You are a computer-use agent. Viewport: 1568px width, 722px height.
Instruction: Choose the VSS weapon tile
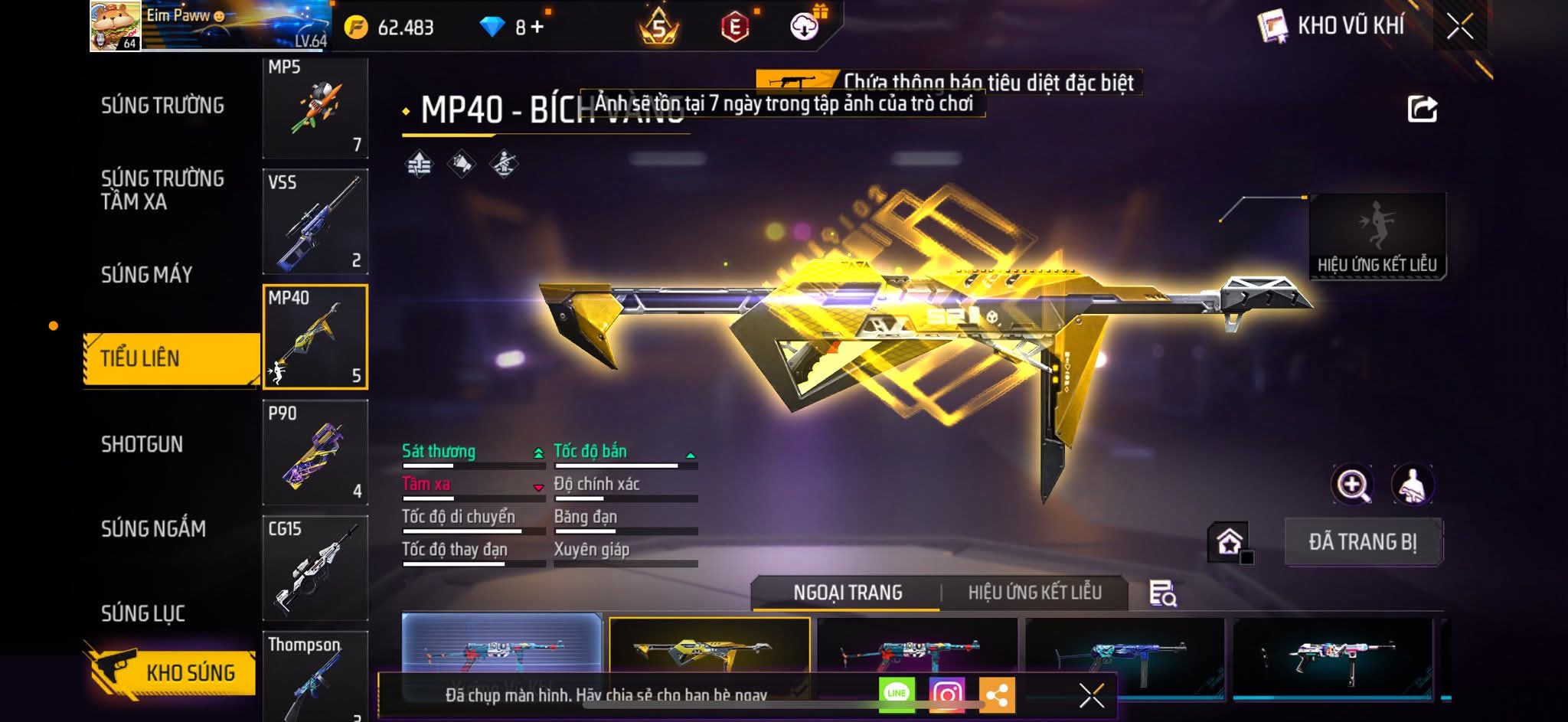coord(315,221)
